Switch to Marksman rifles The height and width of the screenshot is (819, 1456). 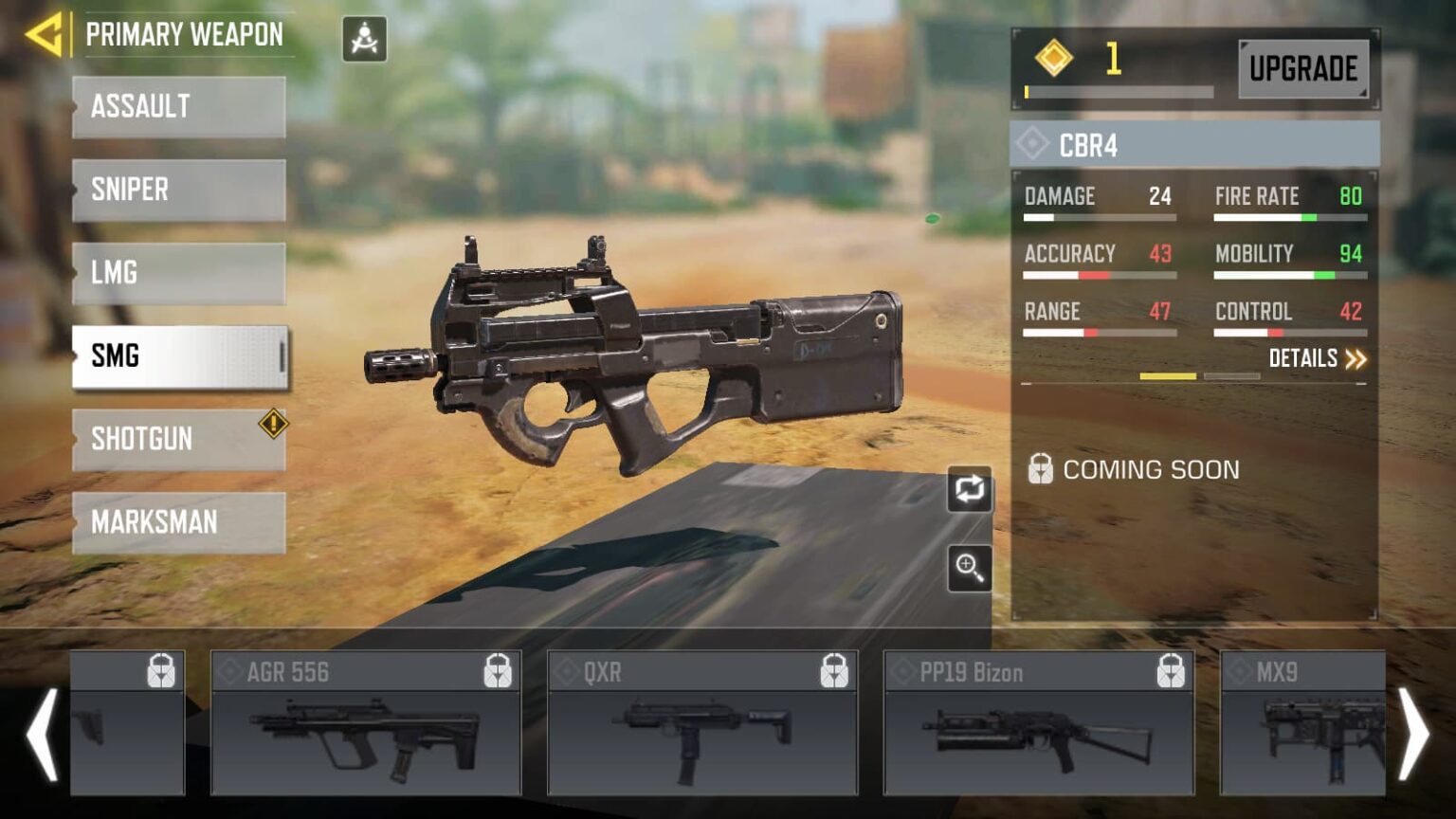pyautogui.click(x=178, y=522)
